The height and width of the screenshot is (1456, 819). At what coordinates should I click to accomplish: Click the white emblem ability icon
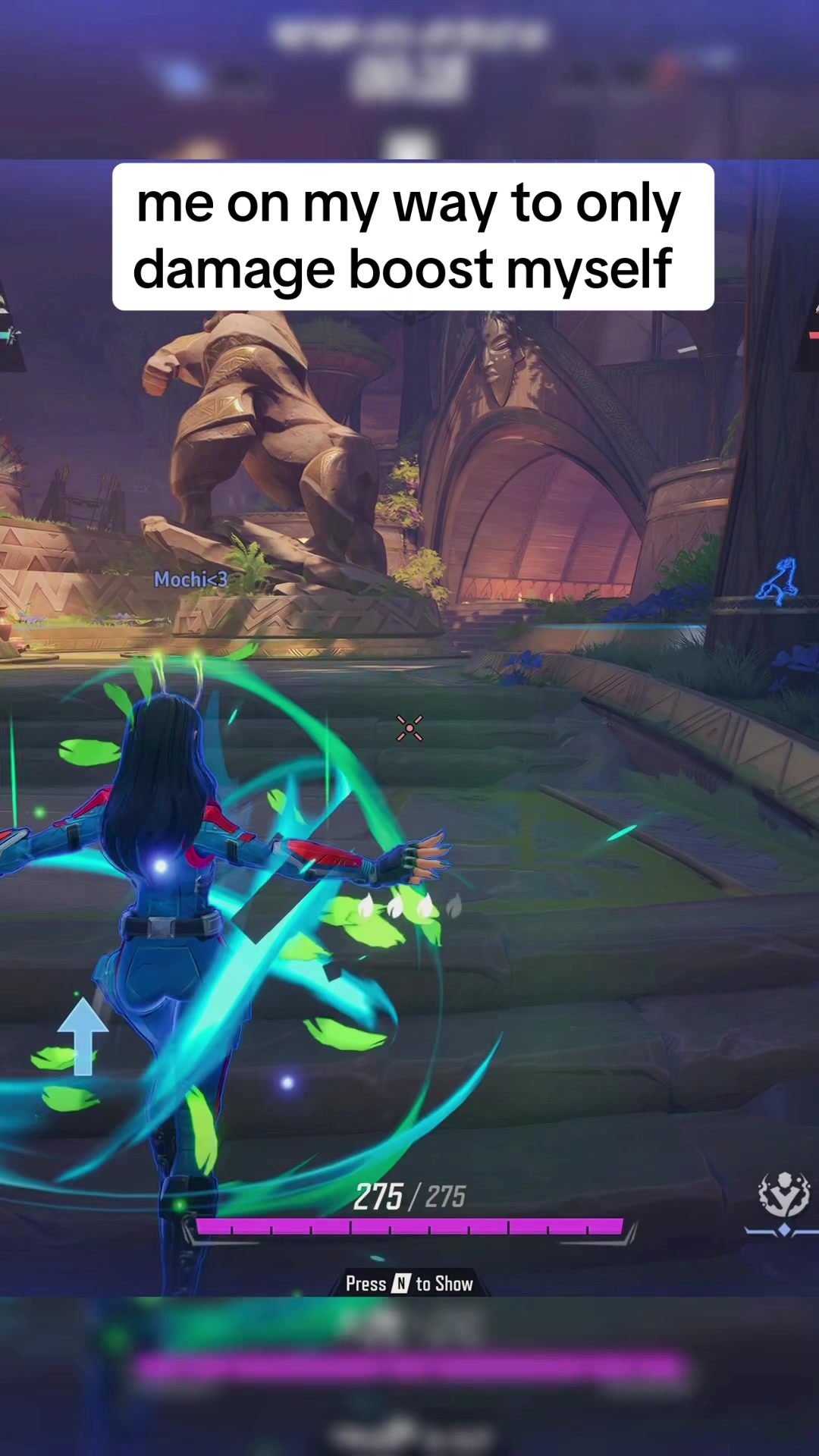(784, 1194)
